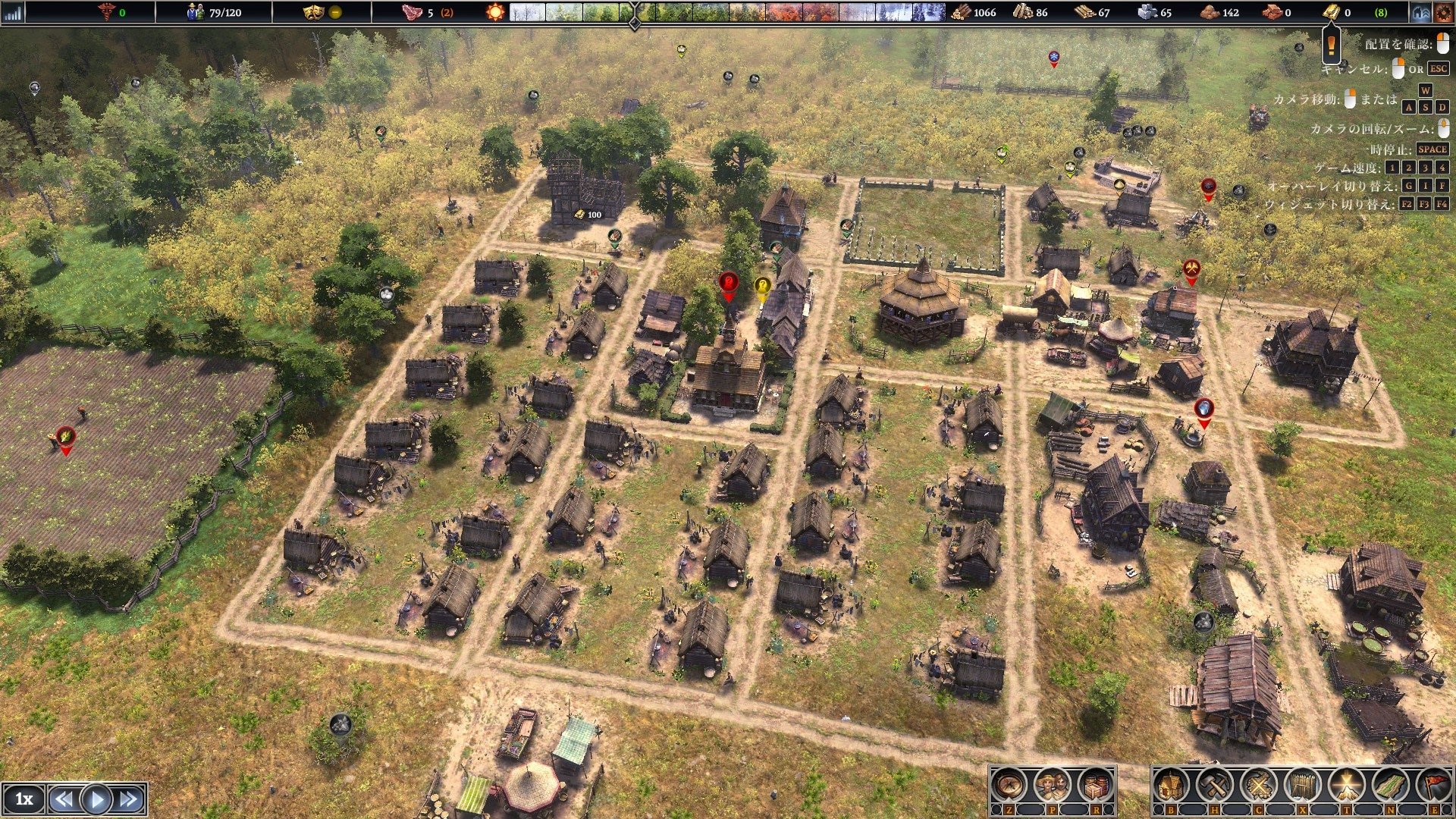Click the blue house upgrade icon
The height and width of the screenshot is (819, 1456).
pyautogui.click(x=1420, y=12)
